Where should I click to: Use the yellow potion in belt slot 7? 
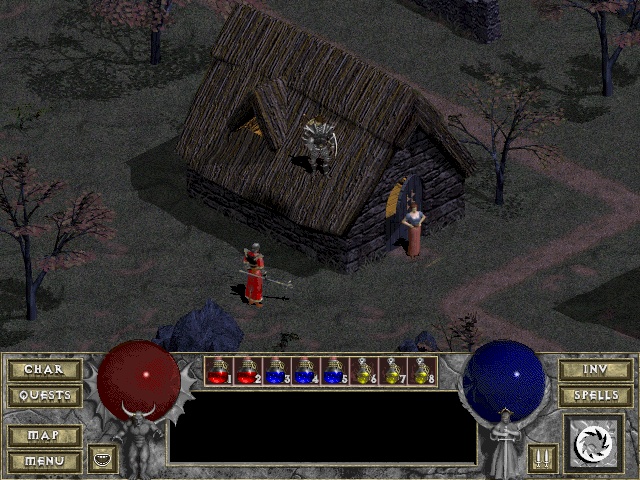[393, 371]
